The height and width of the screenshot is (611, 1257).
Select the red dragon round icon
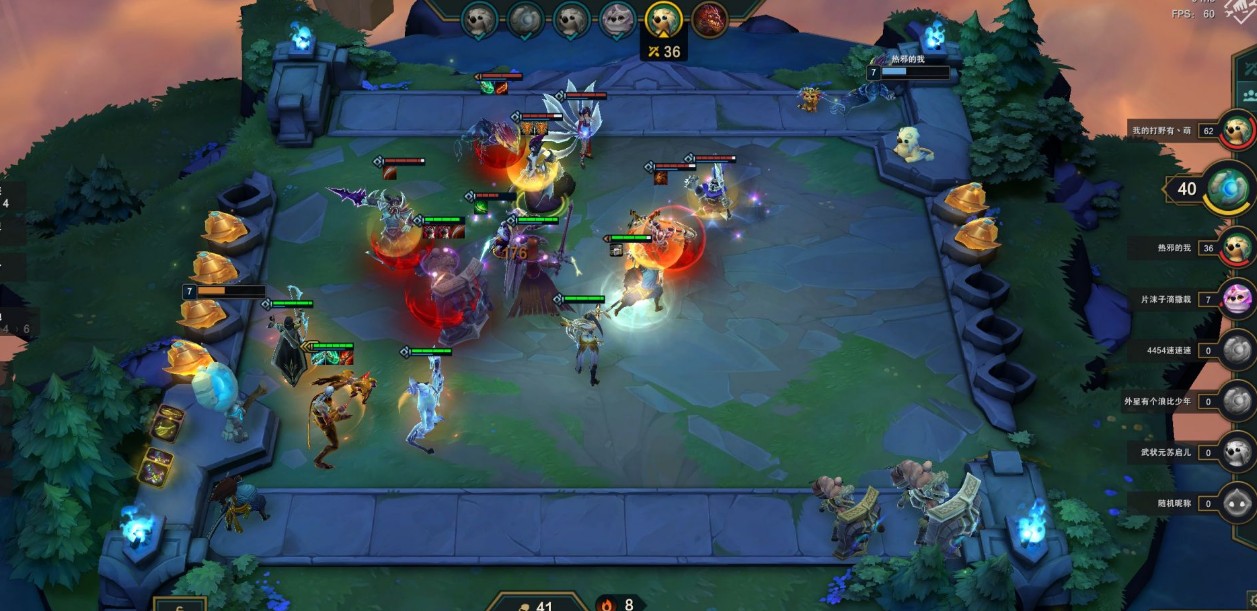click(709, 19)
